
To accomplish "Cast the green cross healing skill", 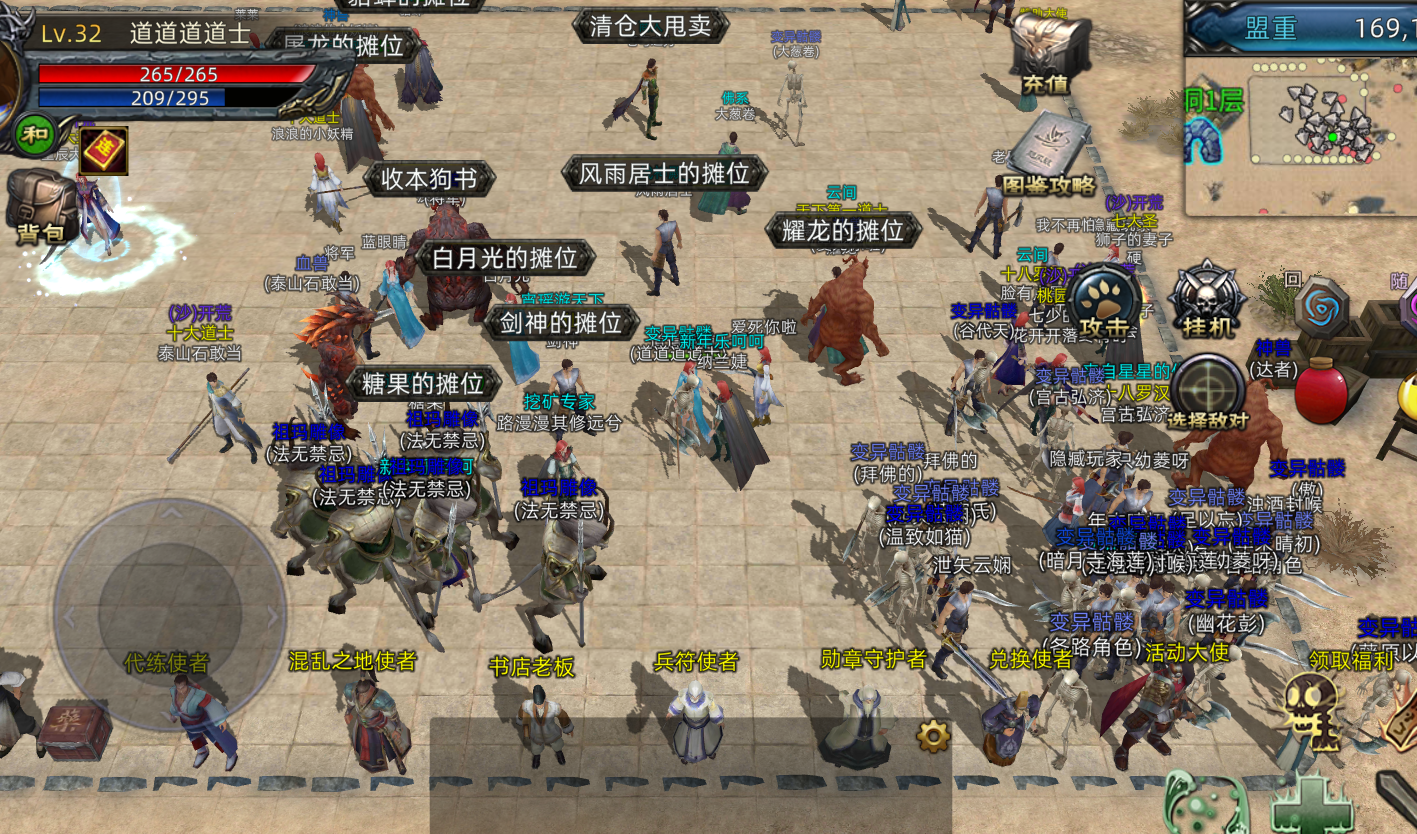I will click(1311, 804).
